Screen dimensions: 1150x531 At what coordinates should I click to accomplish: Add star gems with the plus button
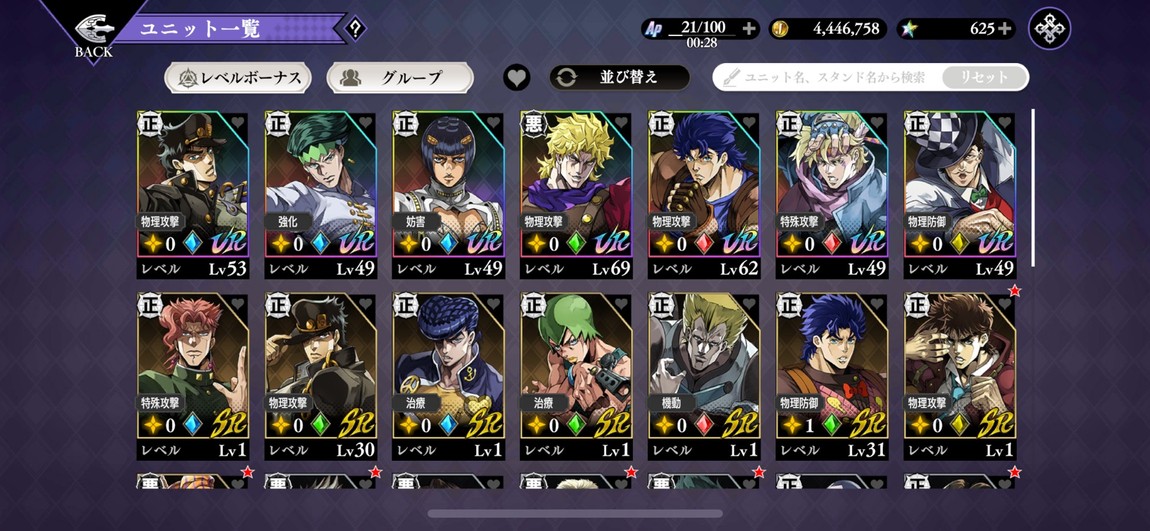[x=1005, y=29]
